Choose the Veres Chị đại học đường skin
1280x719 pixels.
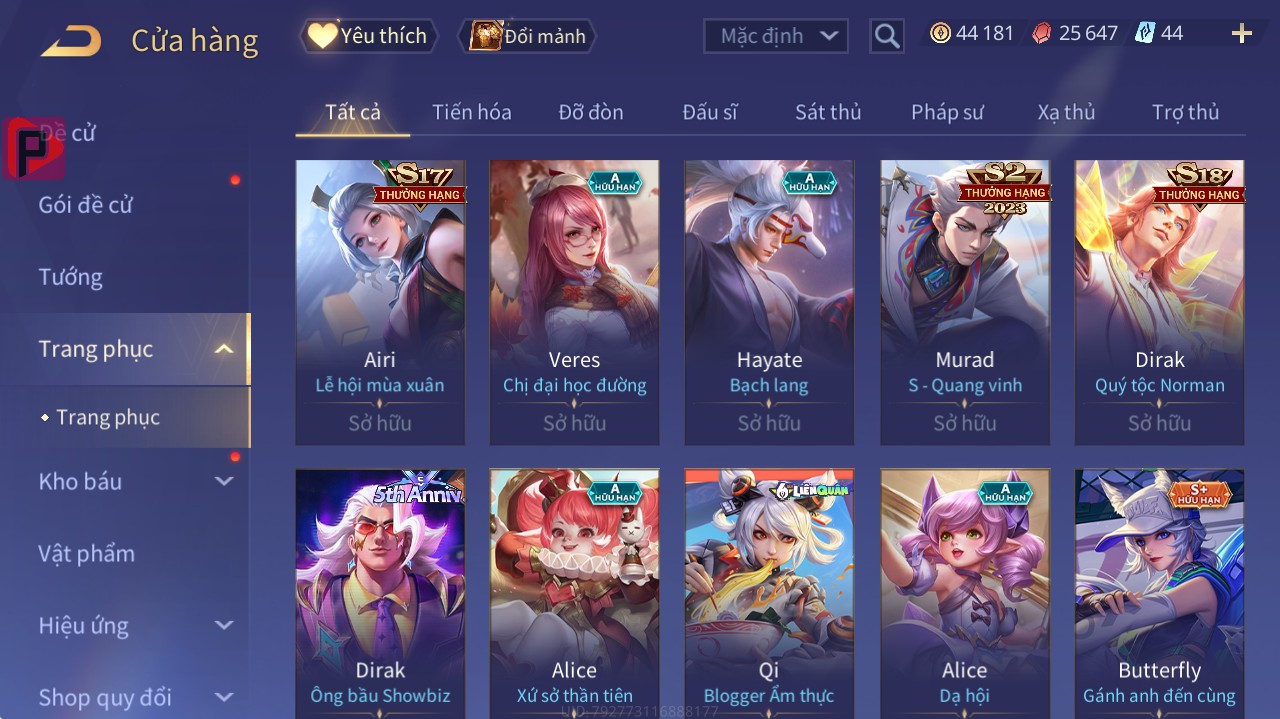[574, 301]
